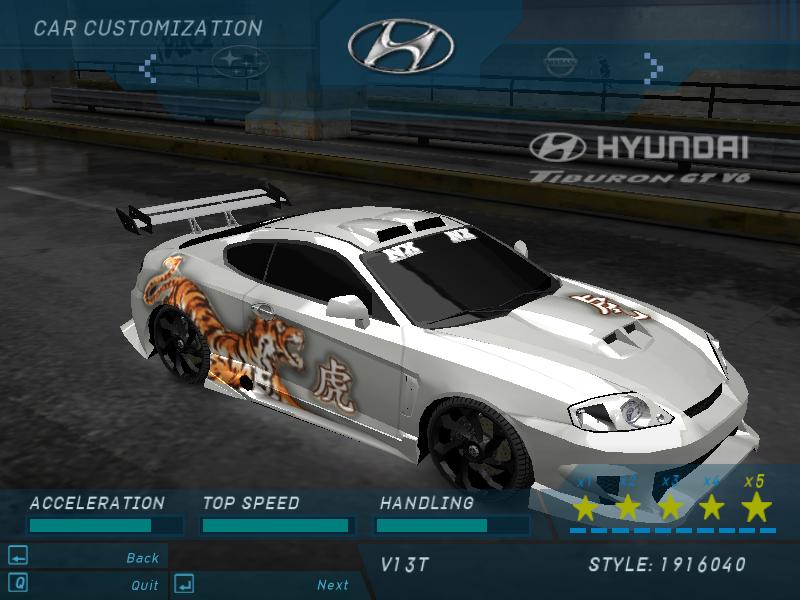Select the Nissan brand logo
The height and width of the screenshot is (600, 800).
pos(561,65)
